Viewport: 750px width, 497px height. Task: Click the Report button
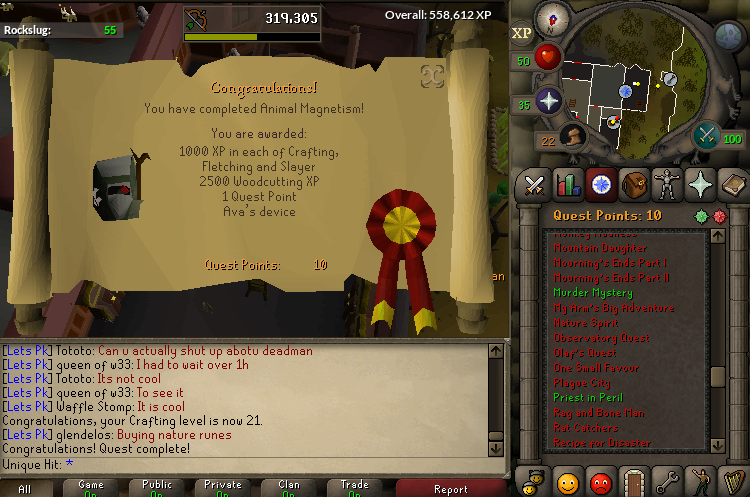tap(450, 489)
